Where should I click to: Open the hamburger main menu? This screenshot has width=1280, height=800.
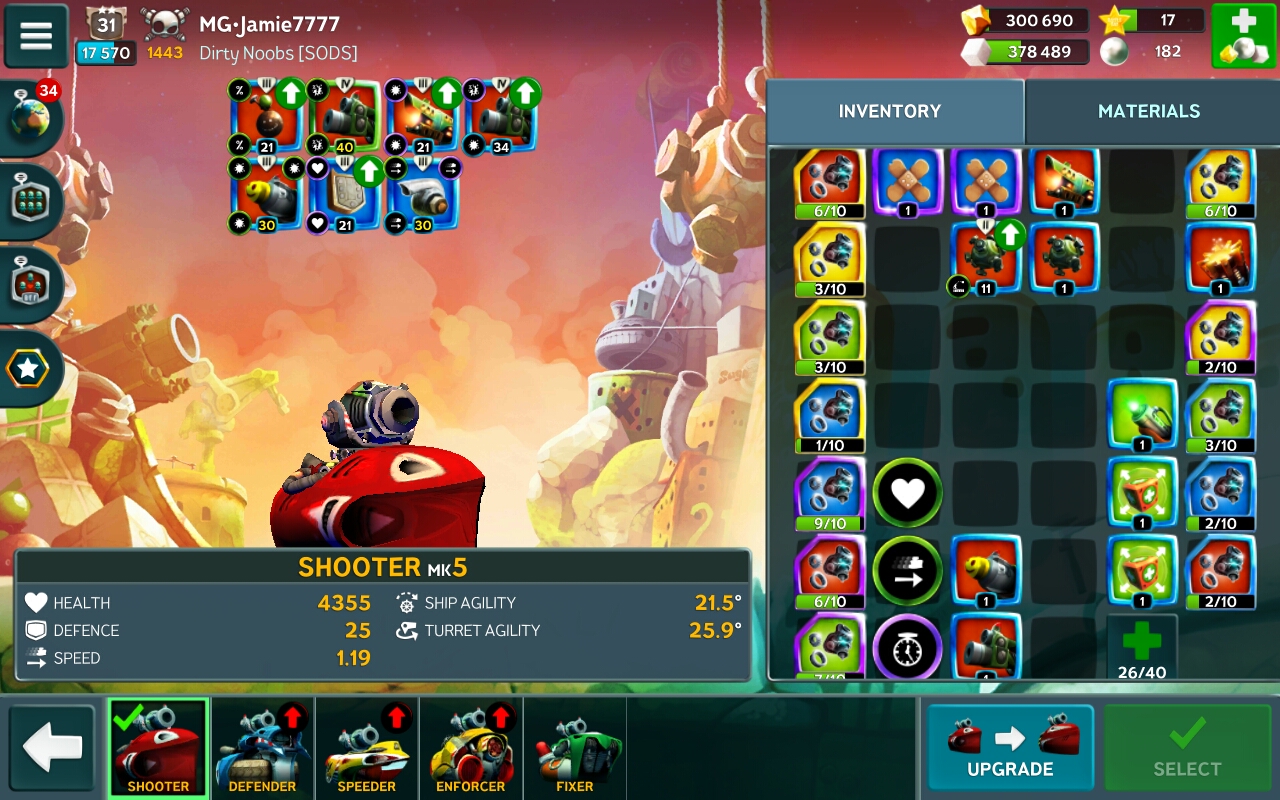pos(36,35)
